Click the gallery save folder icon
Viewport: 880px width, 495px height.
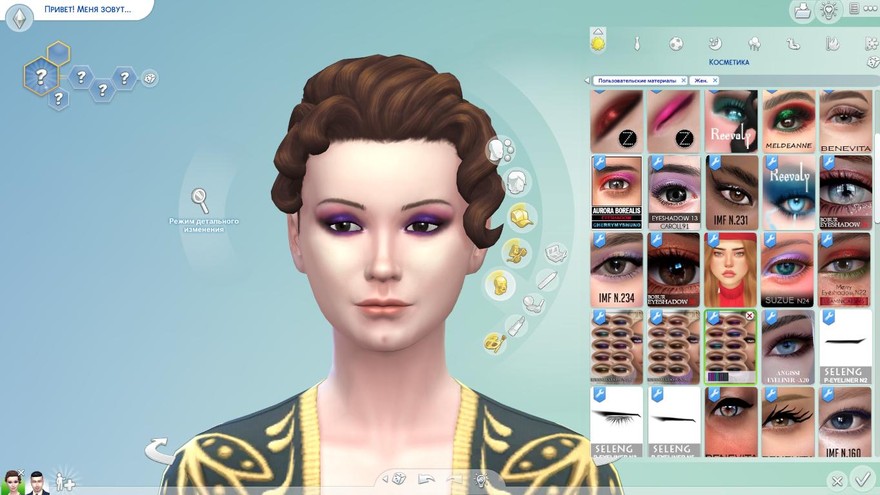click(802, 11)
